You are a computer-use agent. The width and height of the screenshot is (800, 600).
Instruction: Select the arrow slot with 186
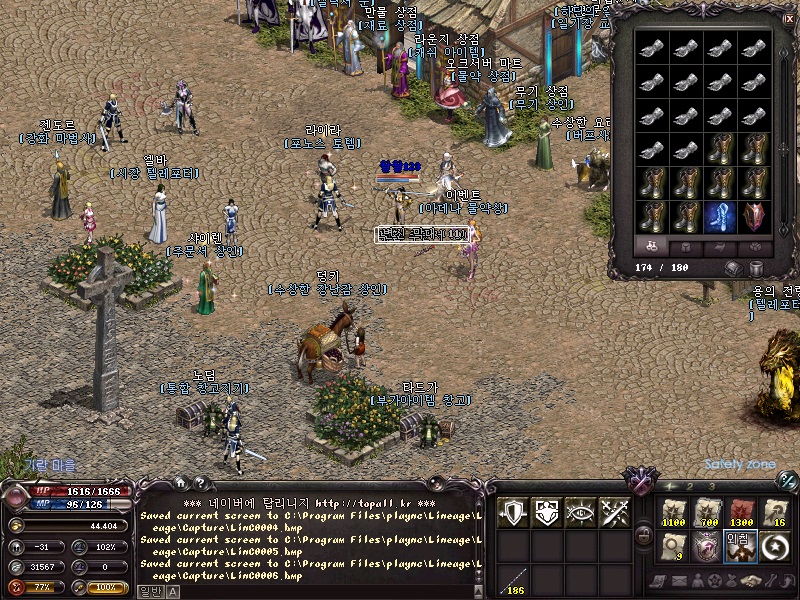[513, 579]
